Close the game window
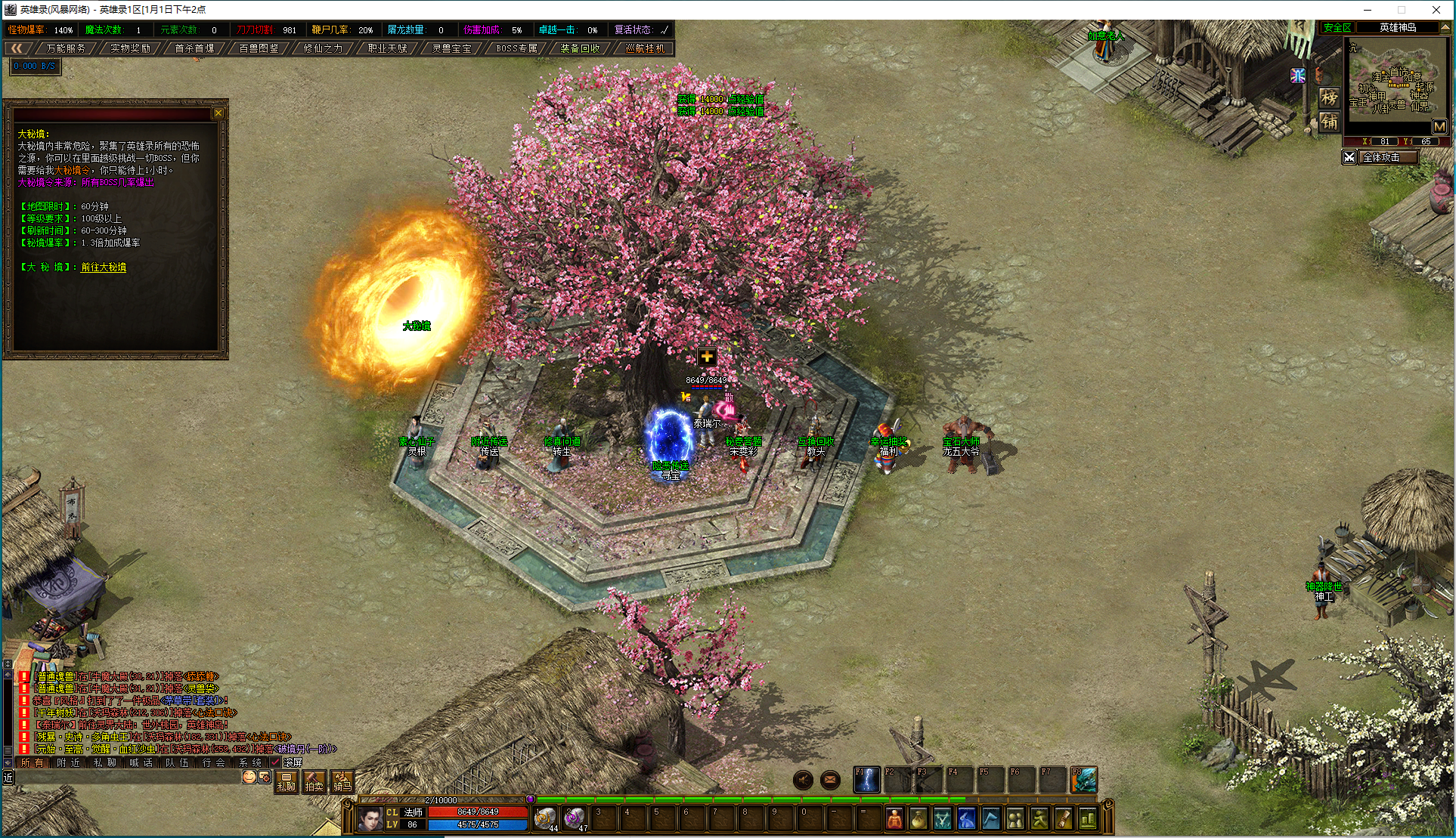This screenshot has height=838, width=1456. click(x=1436, y=10)
